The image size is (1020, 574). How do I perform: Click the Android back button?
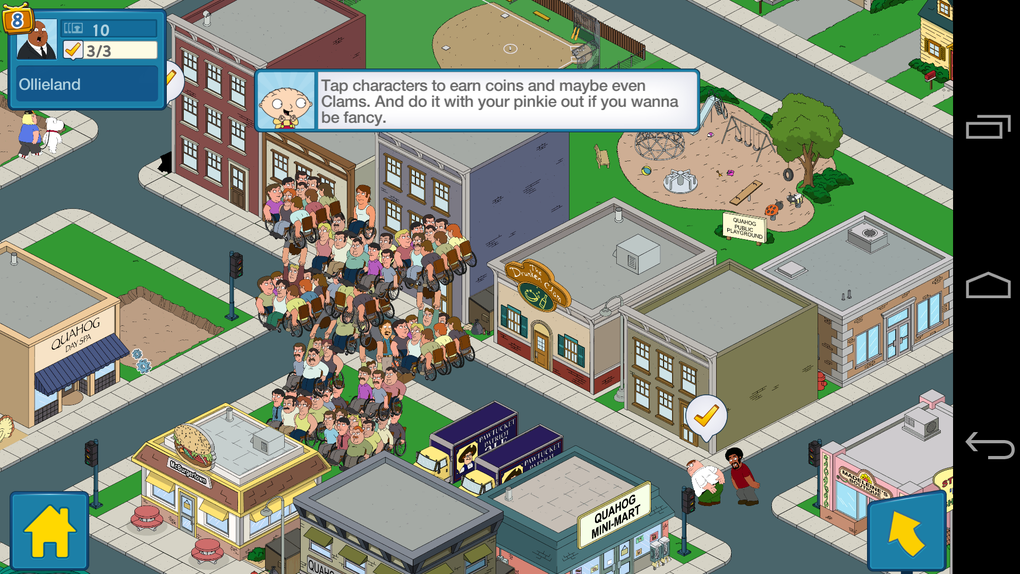[988, 445]
